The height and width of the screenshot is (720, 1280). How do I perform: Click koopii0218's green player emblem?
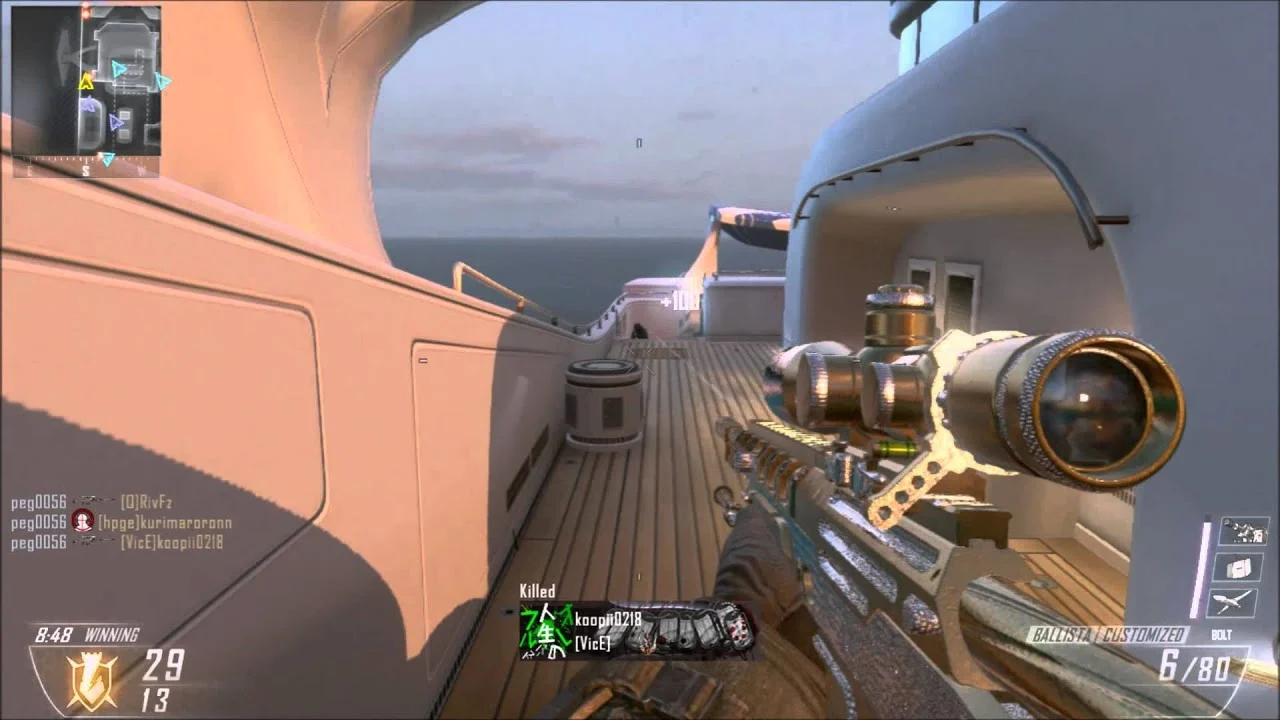[544, 632]
